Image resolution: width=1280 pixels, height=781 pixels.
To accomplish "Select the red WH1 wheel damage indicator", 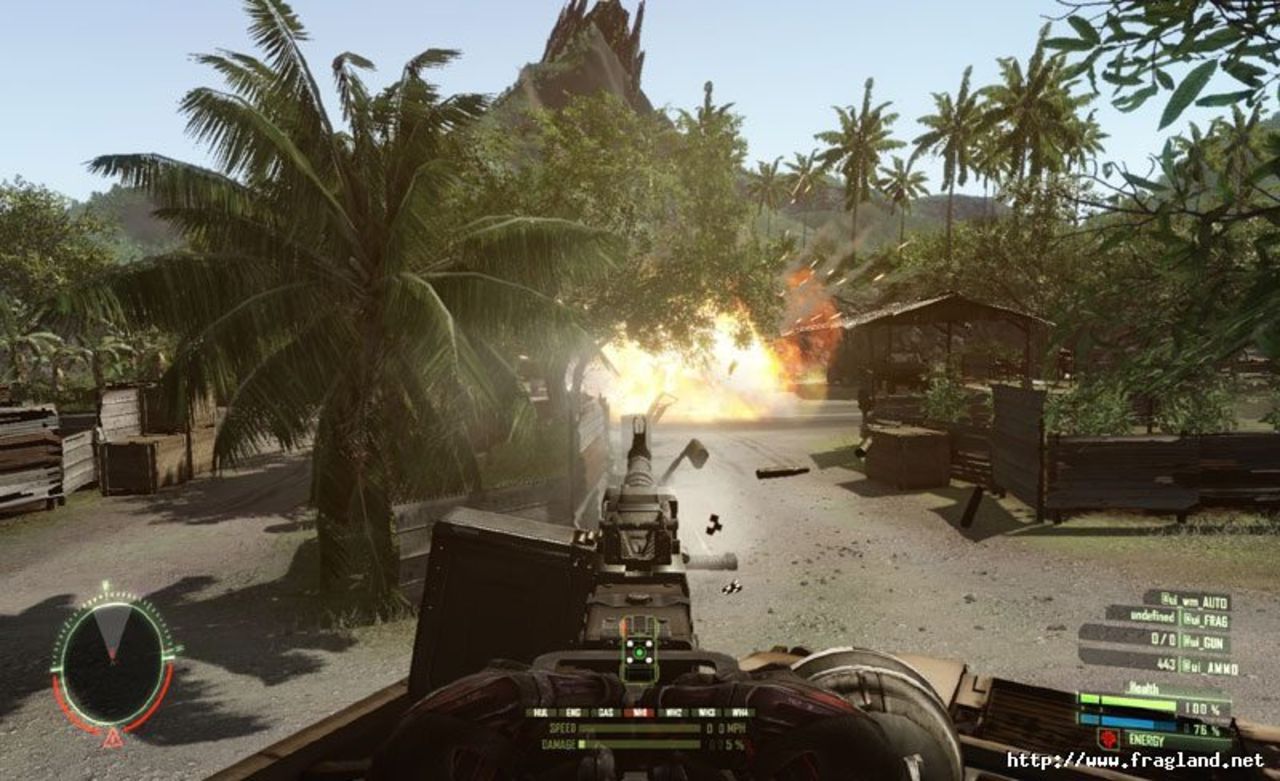I will 638,712.
